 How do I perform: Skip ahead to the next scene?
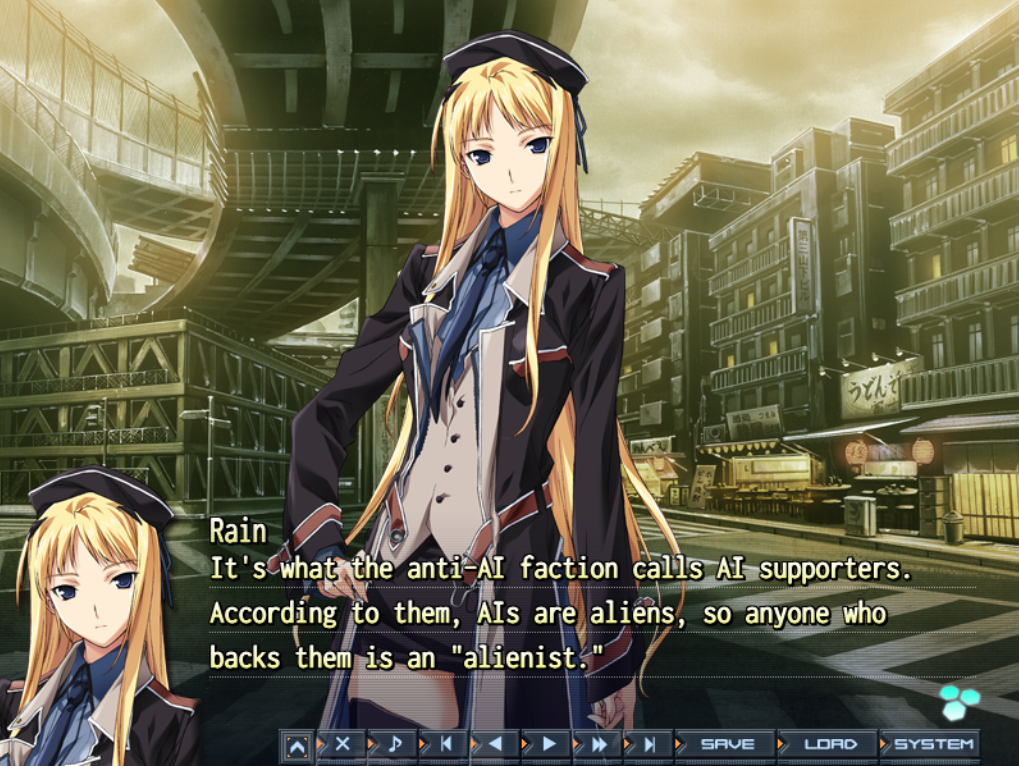click(650, 744)
